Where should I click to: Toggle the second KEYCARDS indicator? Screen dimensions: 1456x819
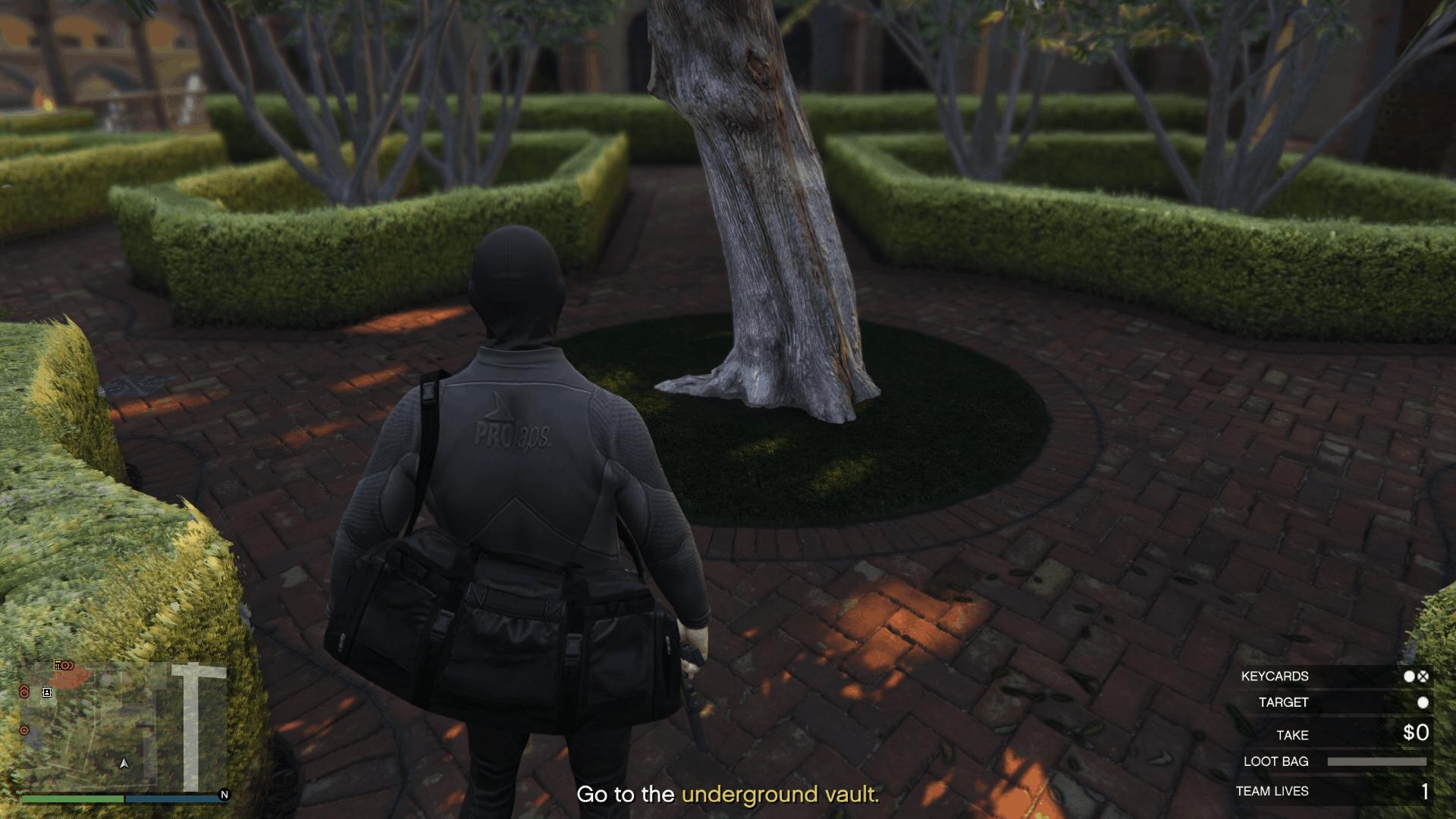[x=1423, y=677]
